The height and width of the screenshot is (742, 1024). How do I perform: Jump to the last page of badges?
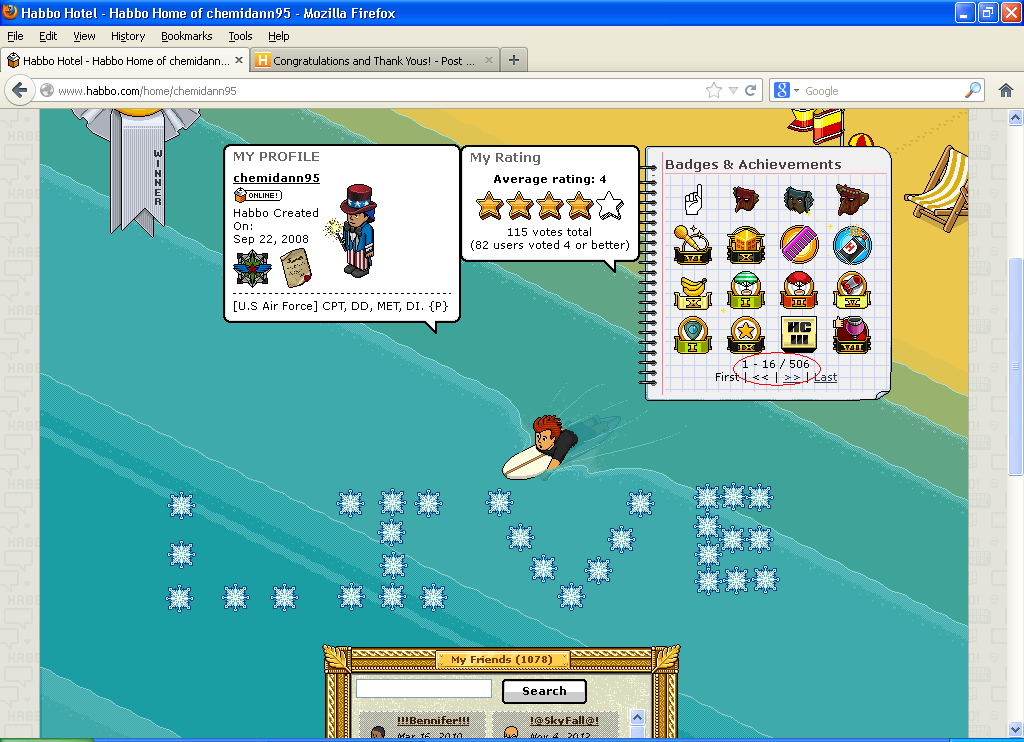pos(825,377)
